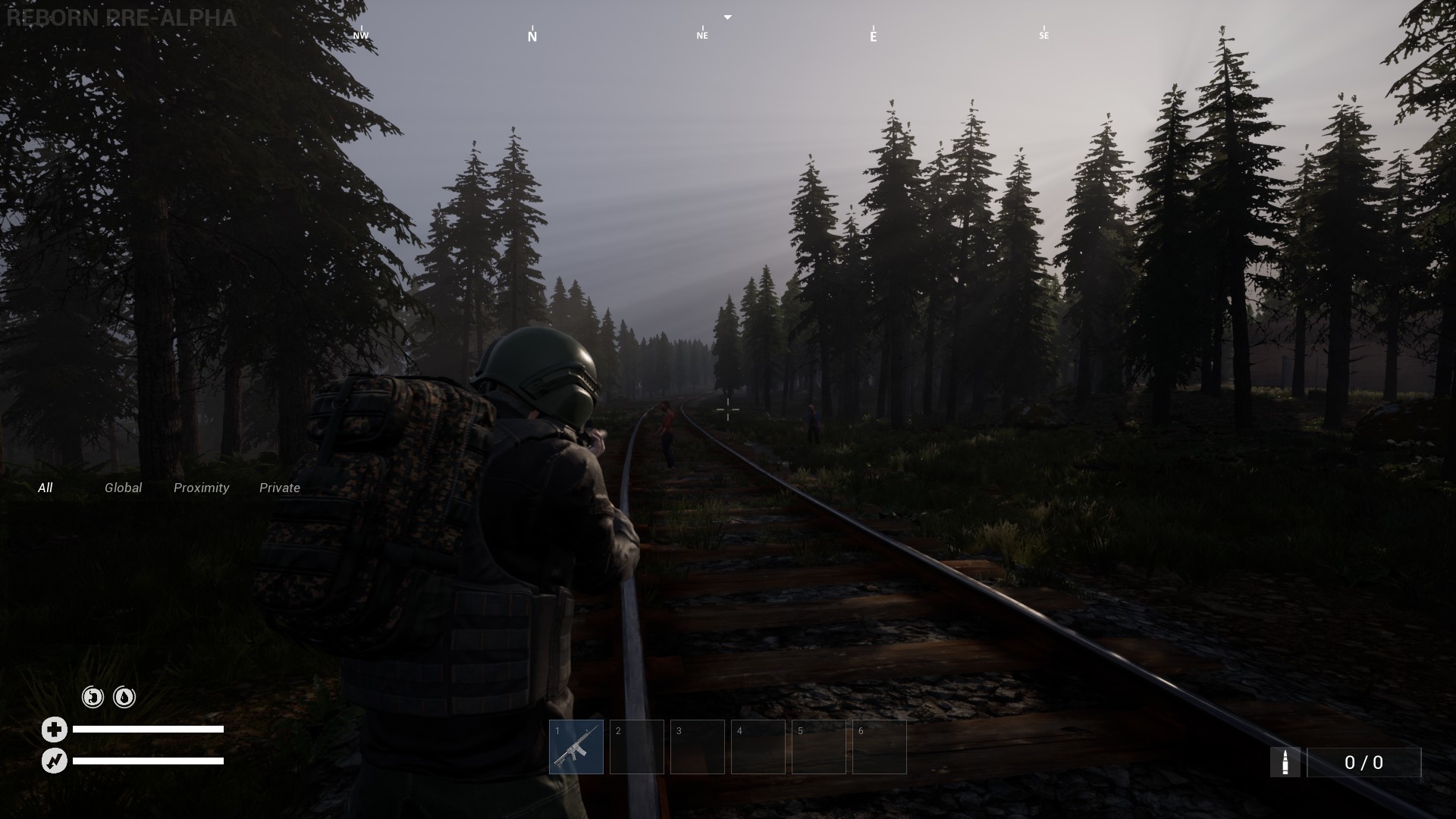
Task: Click the water drop thirst icon
Action: point(124,697)
